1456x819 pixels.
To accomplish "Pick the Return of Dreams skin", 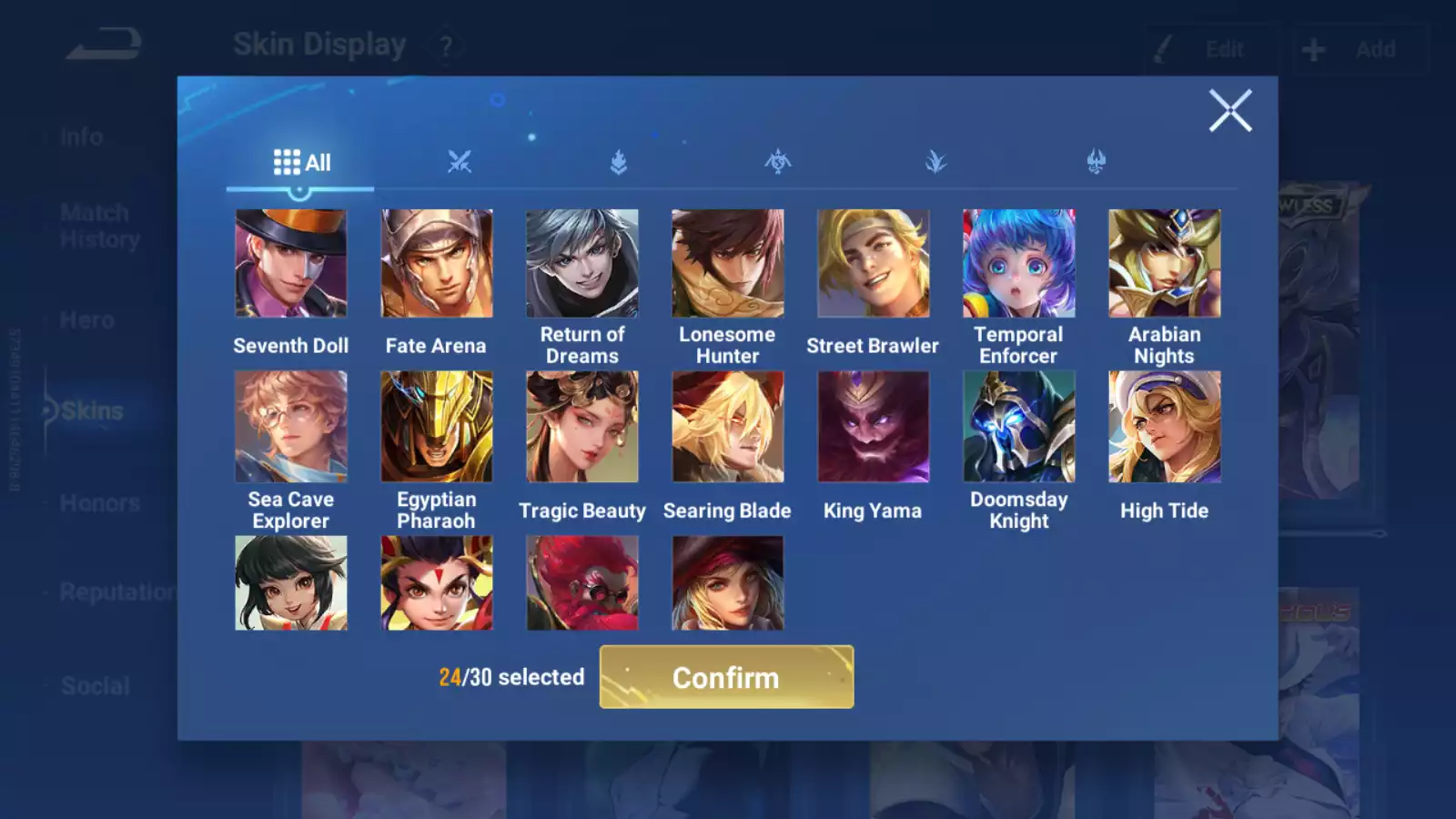I will point(582,264).
